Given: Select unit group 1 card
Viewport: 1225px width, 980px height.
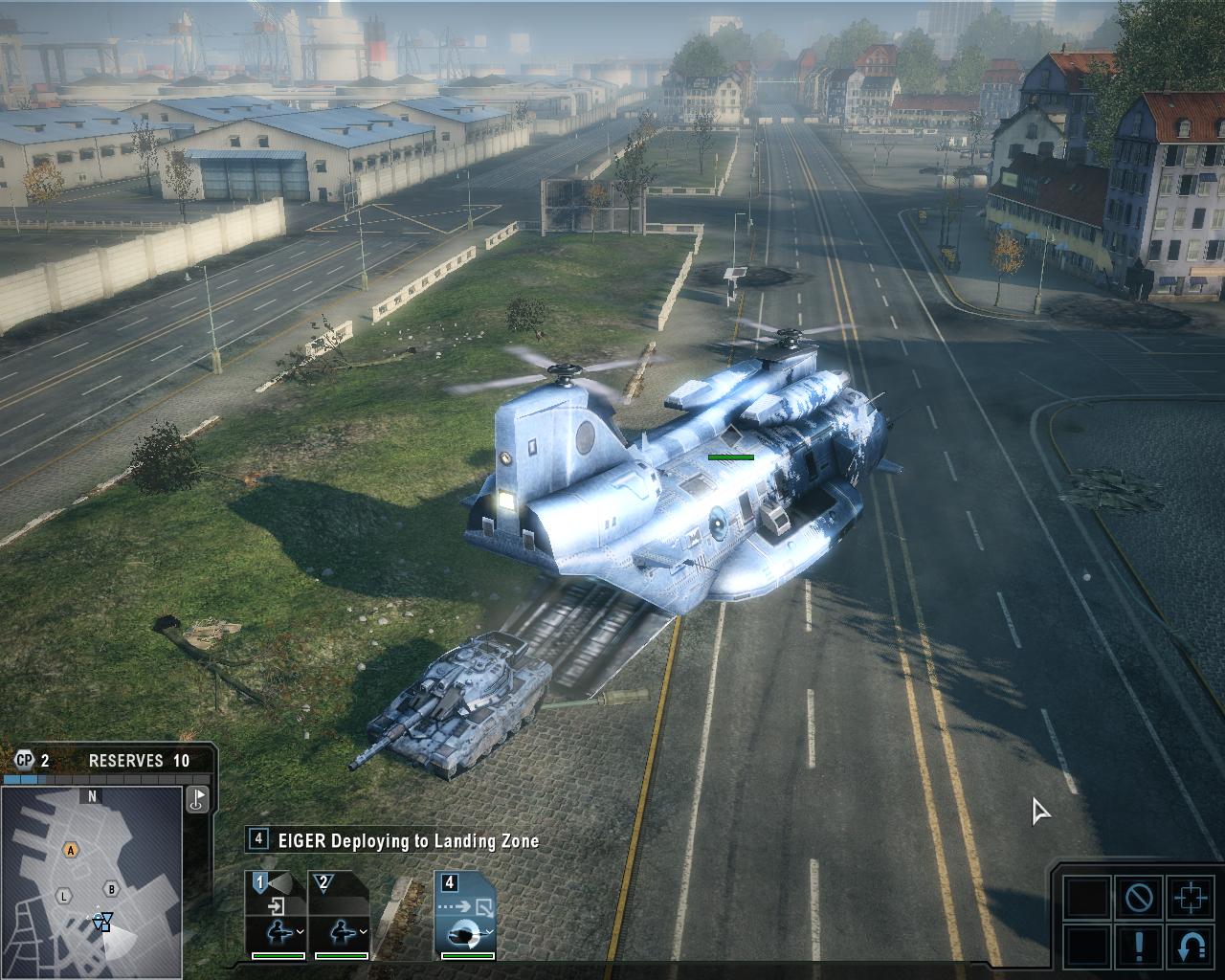Looking at the screenshot, I should tap(277, 913).
